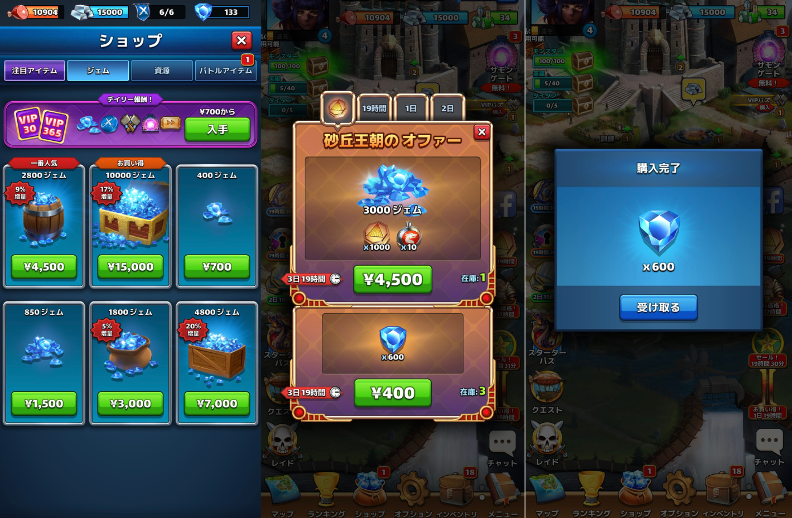Open the 2日 offer tab
The height and width of the screenshot is (518, 792).
pos(447,107)
